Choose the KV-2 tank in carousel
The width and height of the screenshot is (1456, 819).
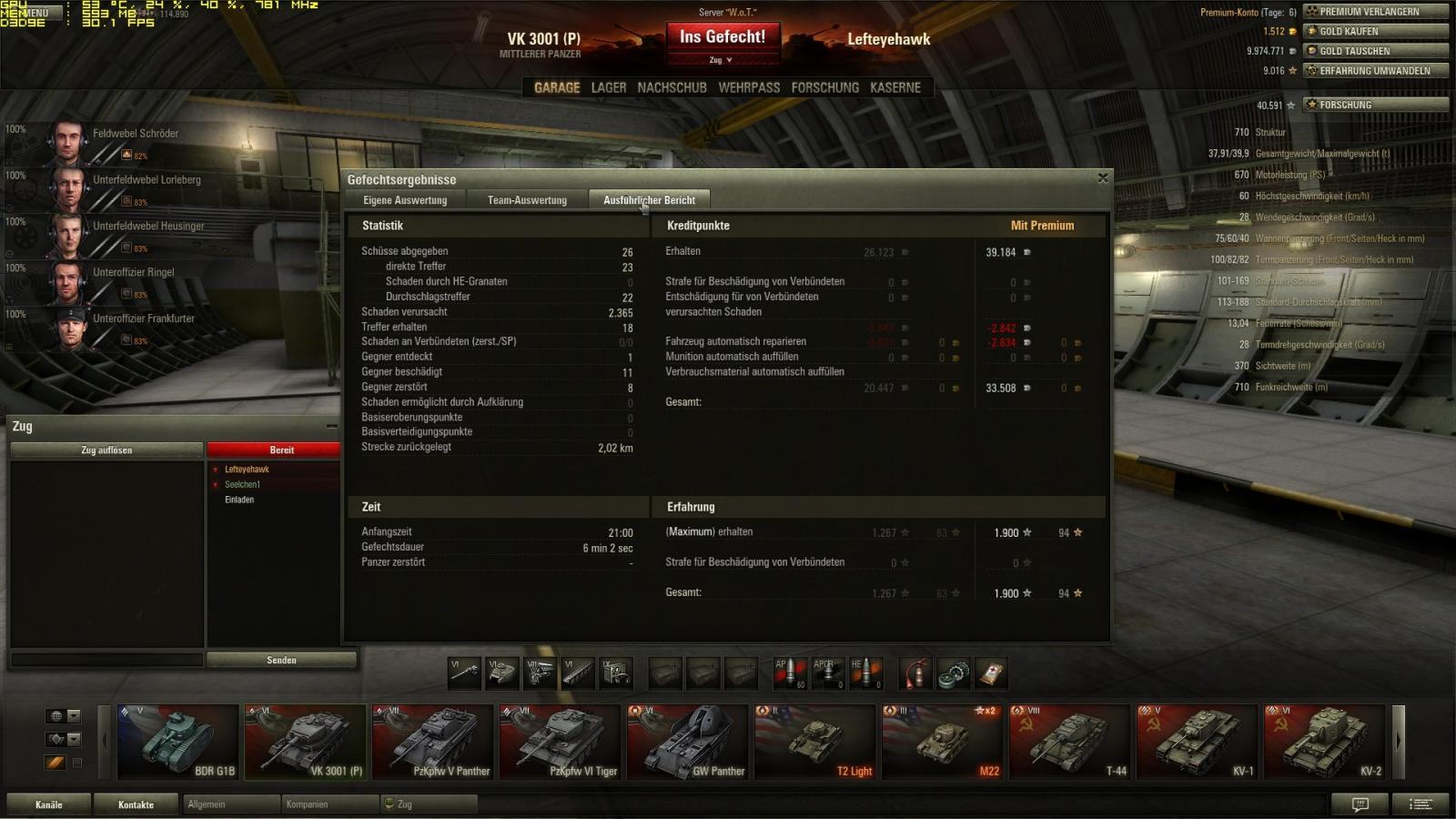tap(1324, 742)
